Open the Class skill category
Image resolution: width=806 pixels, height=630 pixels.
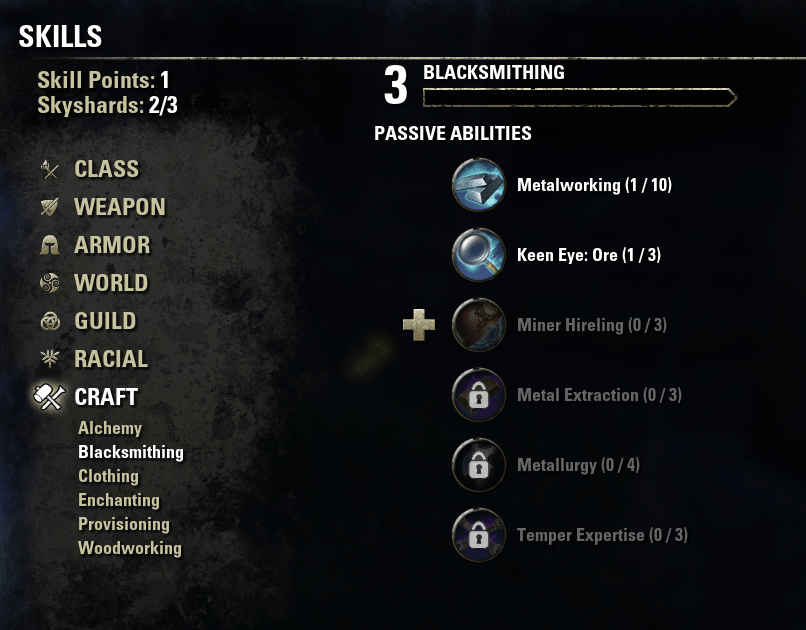(x=106, y=169)
